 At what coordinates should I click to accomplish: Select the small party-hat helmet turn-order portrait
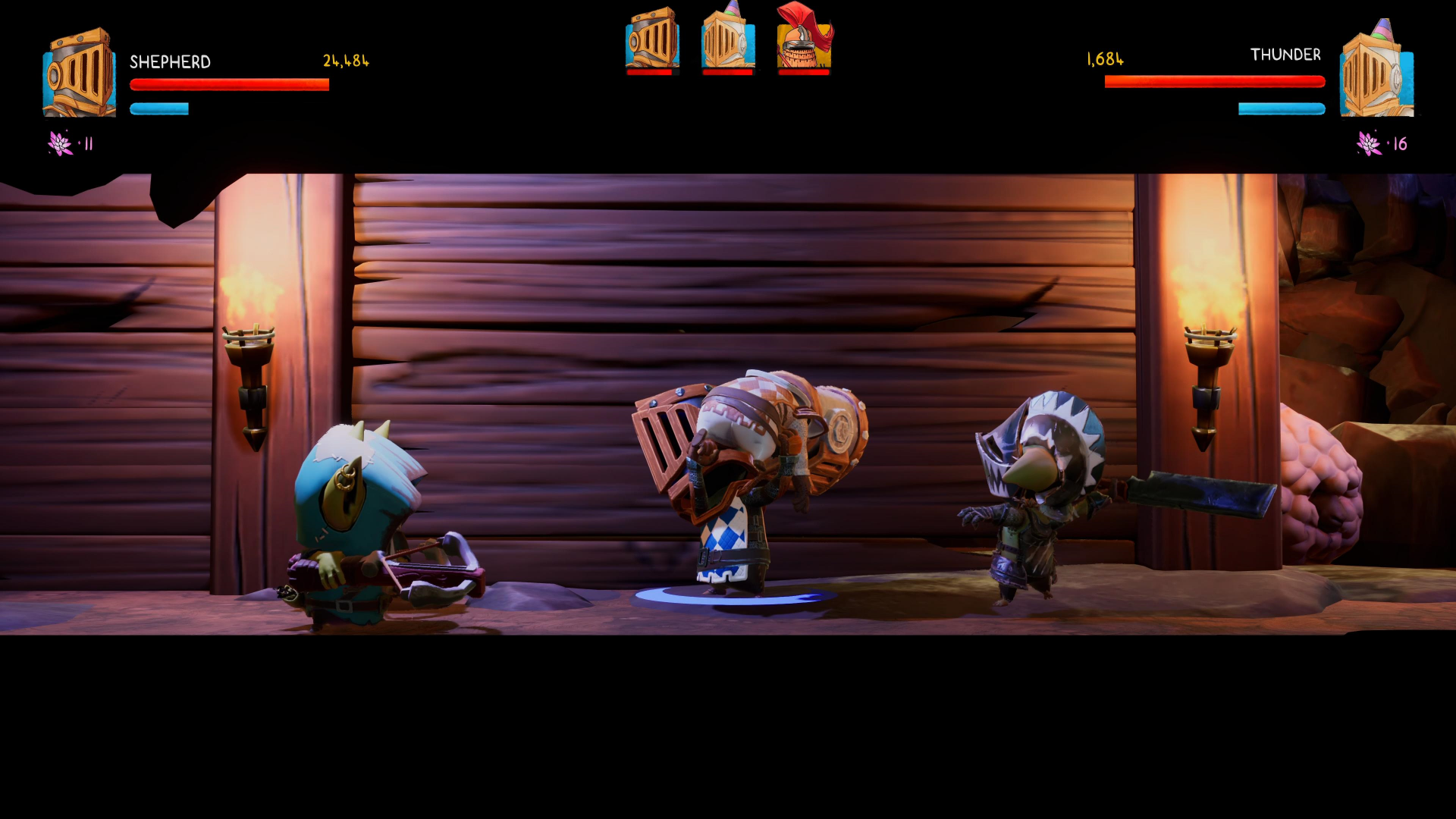click(728, 39)
